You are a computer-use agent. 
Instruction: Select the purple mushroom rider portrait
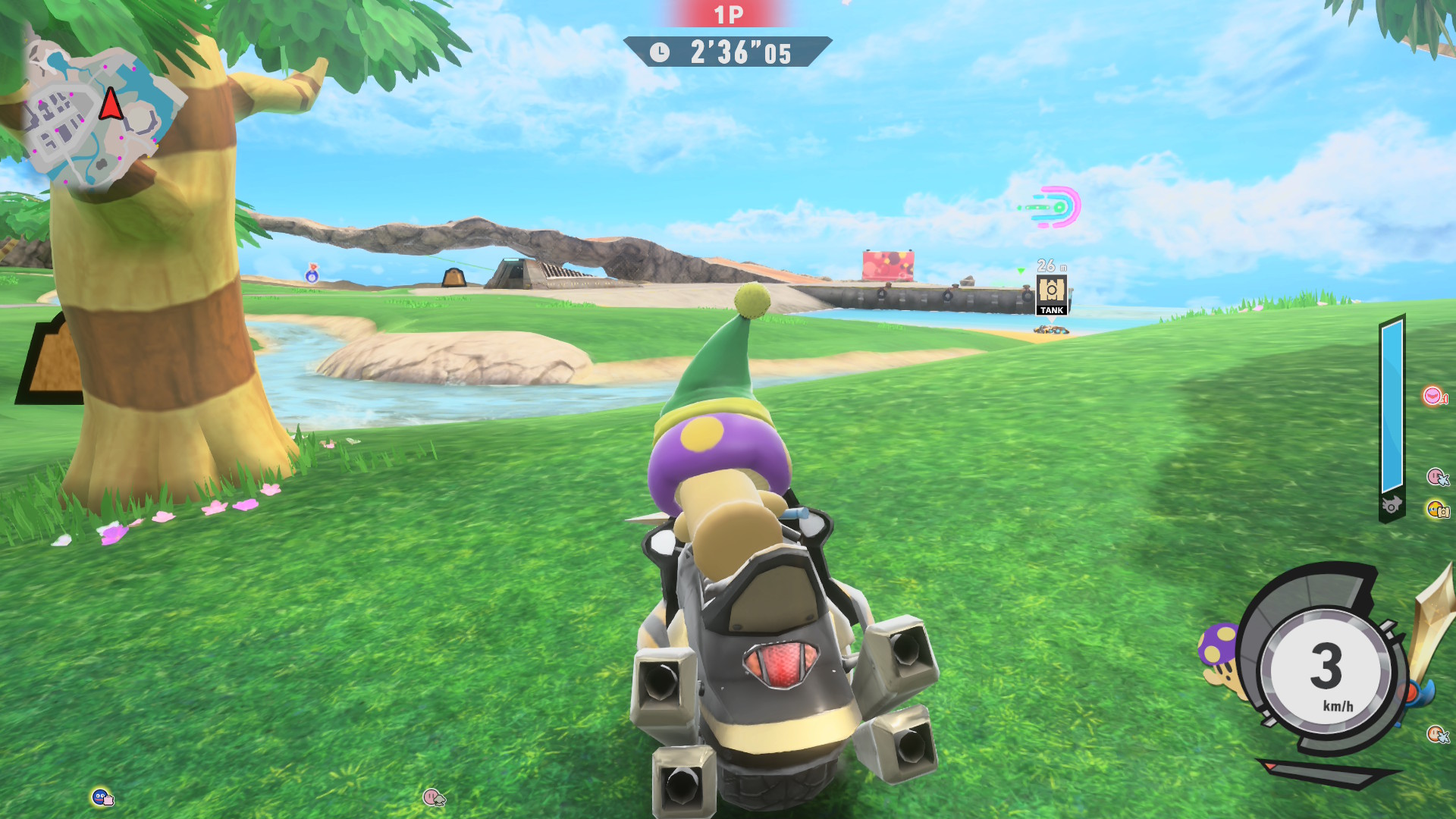1219,653
